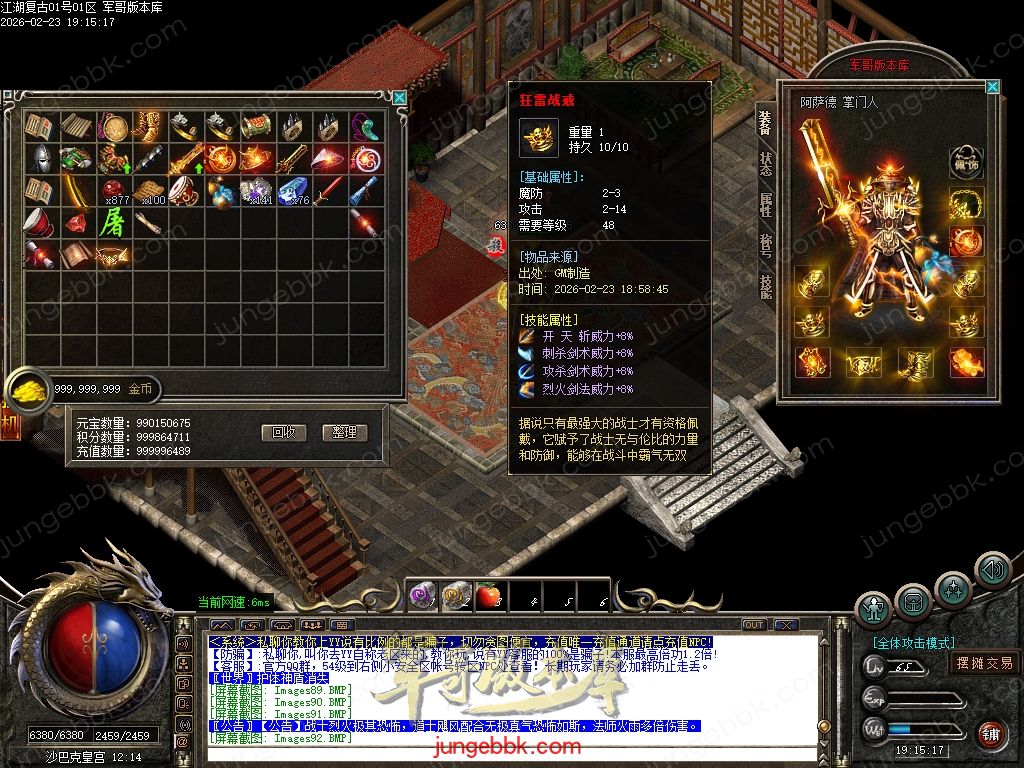Viewport: 1024px width, 768px height.
Task: Sort the bag with 整理 button
Action: click(x=345, y=432)
